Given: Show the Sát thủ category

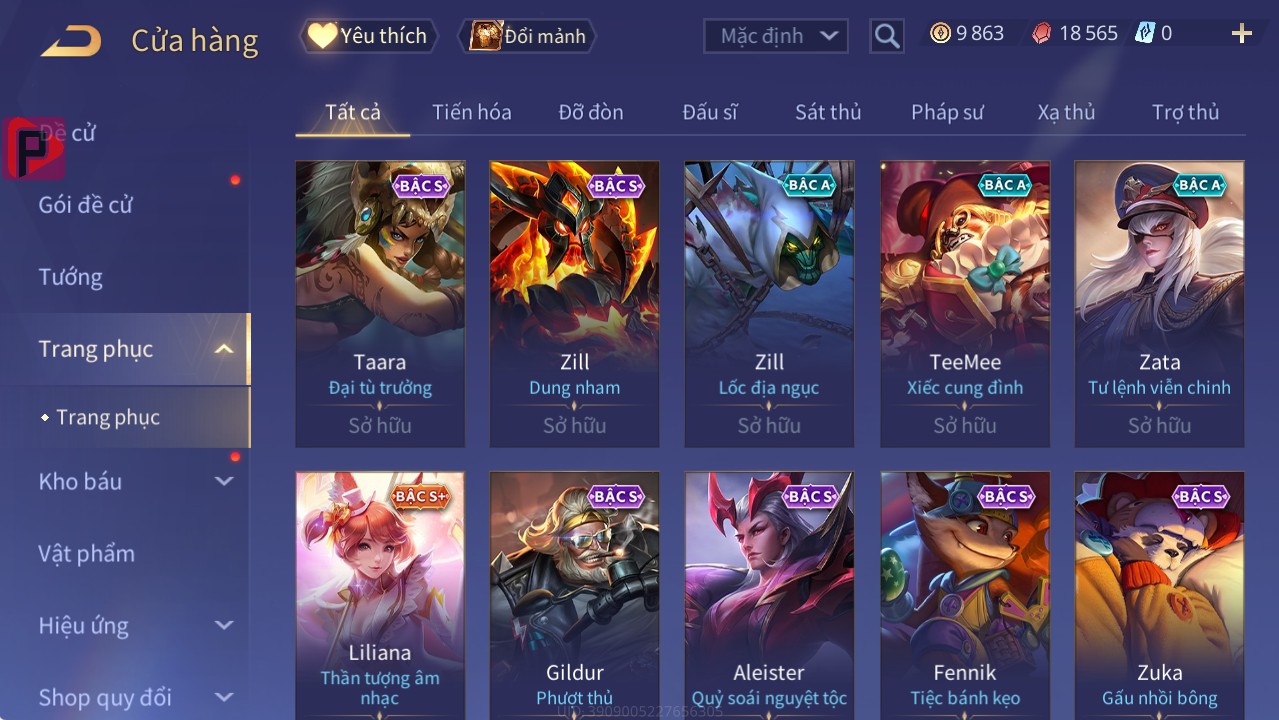Looking at the screenshot, I should (x=827, y=112).
